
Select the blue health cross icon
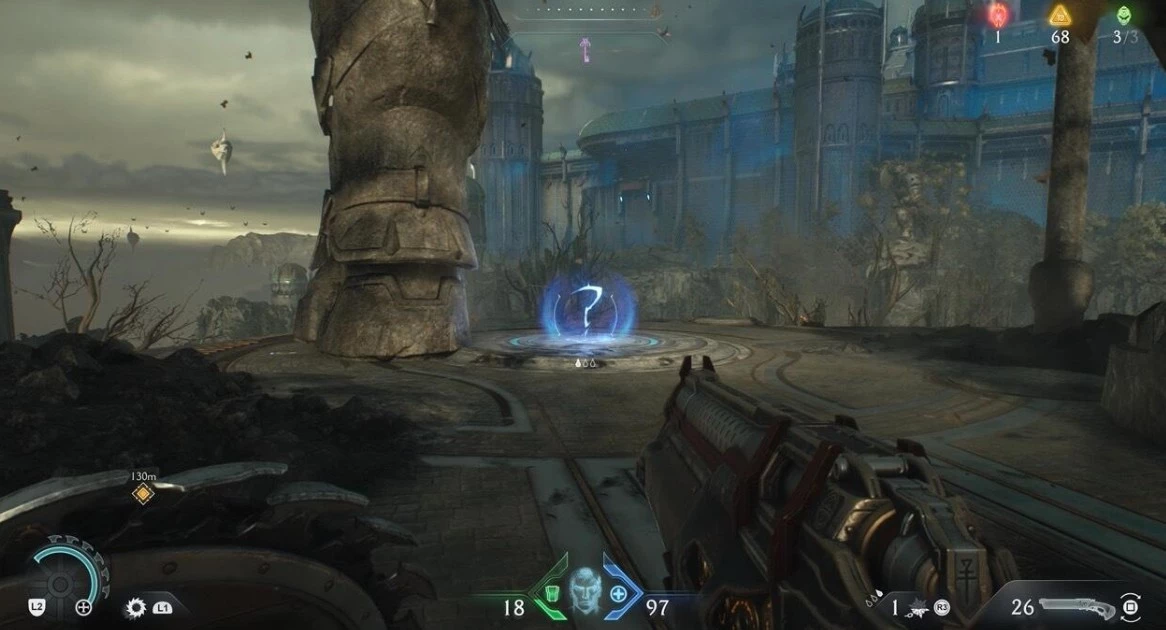click(x=619, y=594)
